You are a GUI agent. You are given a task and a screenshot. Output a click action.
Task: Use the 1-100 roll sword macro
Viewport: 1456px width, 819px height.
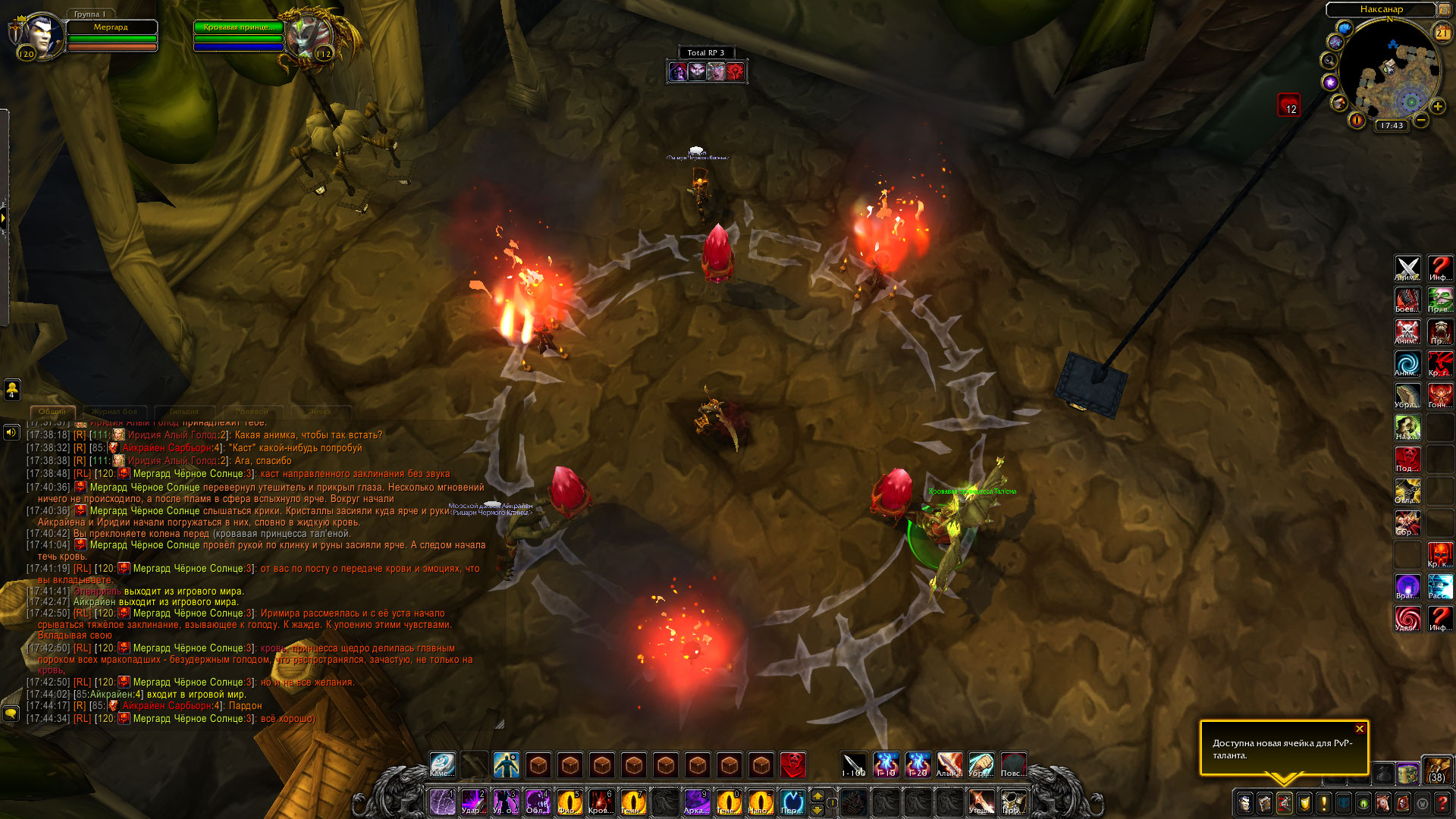tap(854, 764)
